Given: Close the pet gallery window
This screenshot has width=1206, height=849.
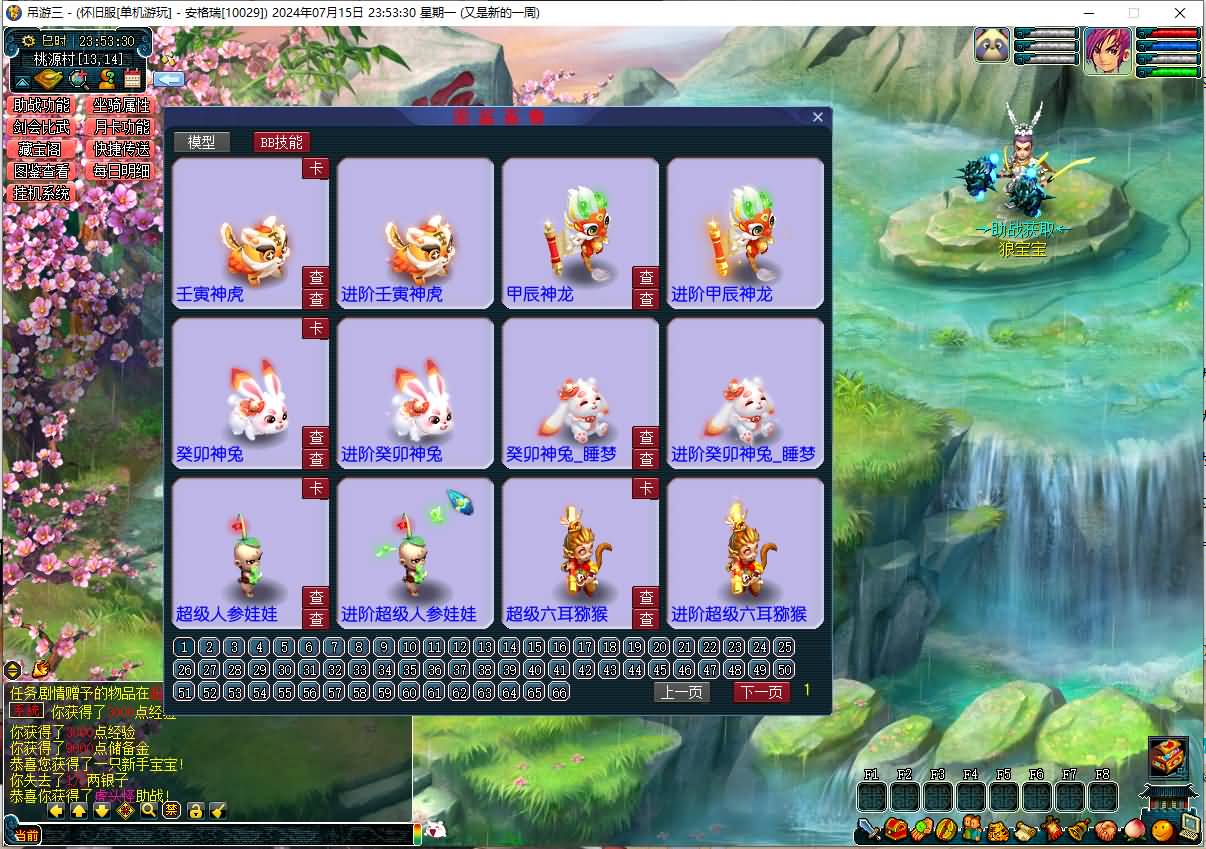Looking at the screenshot, I should pyautogui.click(x=818, y=117).
